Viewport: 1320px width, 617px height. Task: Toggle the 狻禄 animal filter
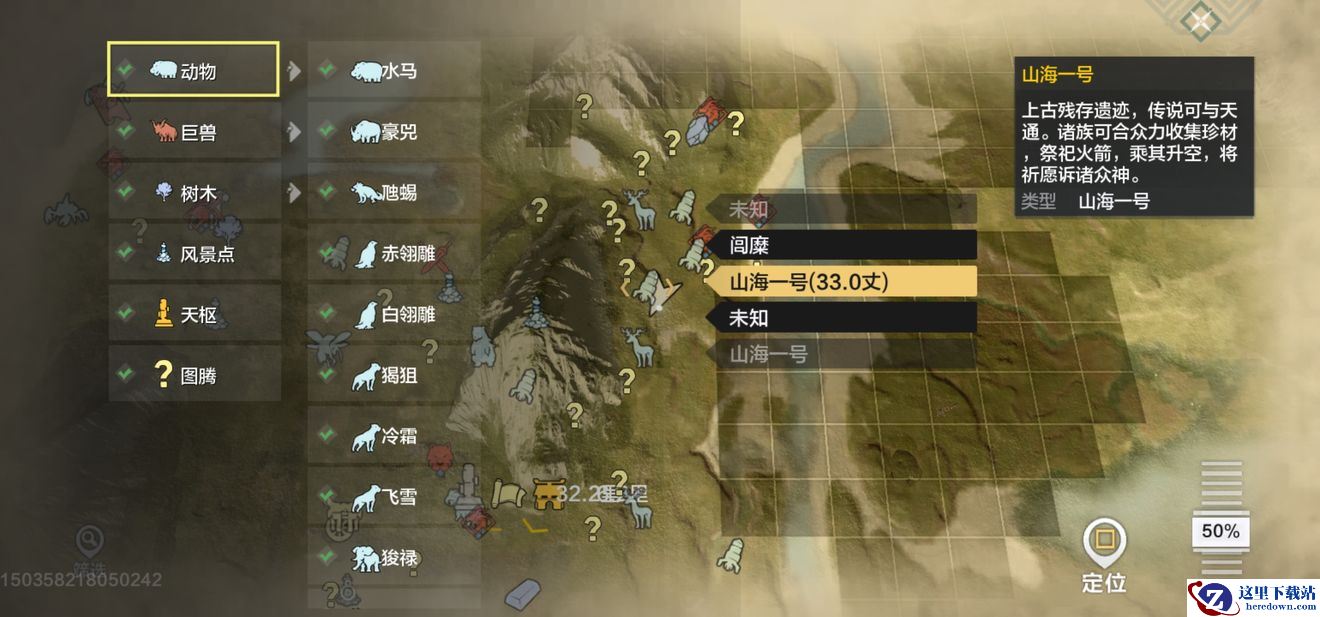(x=393, y=557)
